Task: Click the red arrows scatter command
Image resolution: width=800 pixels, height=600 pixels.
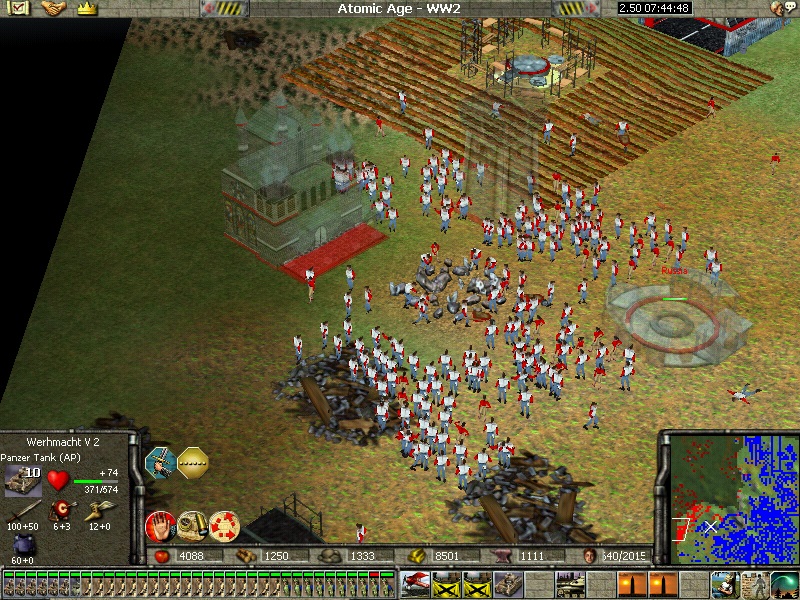Action: point(224,525)
